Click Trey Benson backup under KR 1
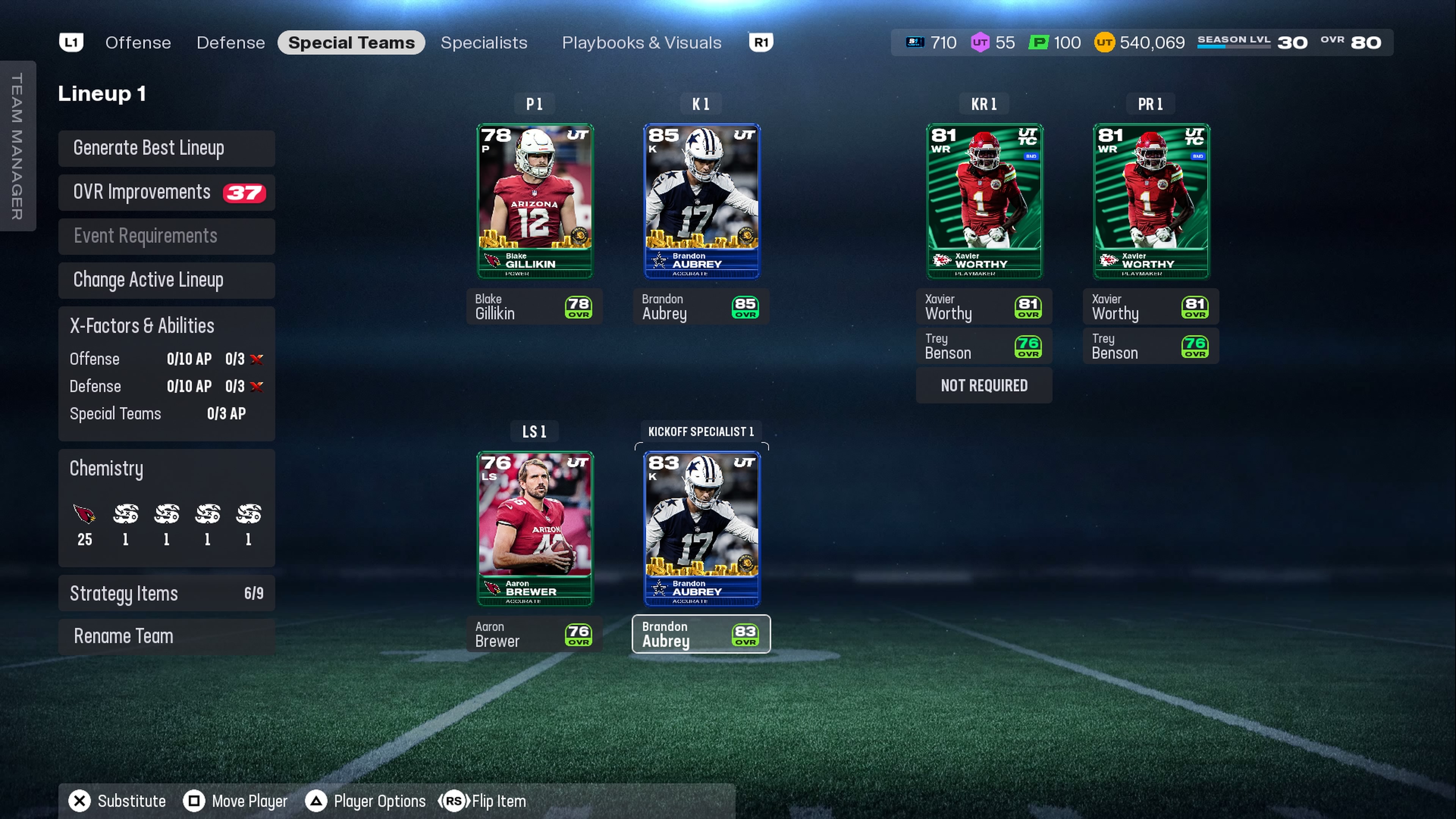The image size is (1456, 819). pos(984,346)
